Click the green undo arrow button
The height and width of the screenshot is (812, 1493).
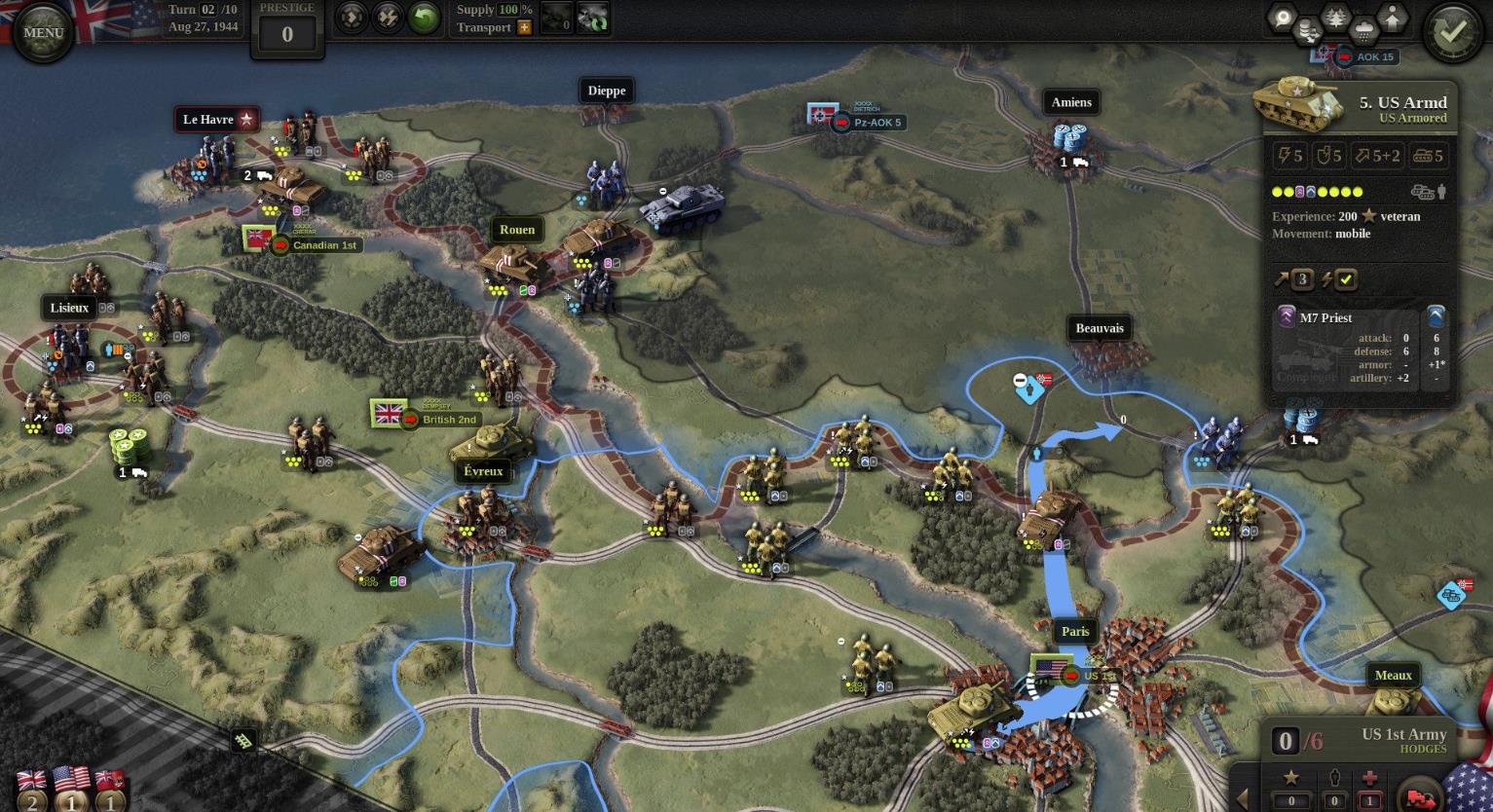coord(424,18)
